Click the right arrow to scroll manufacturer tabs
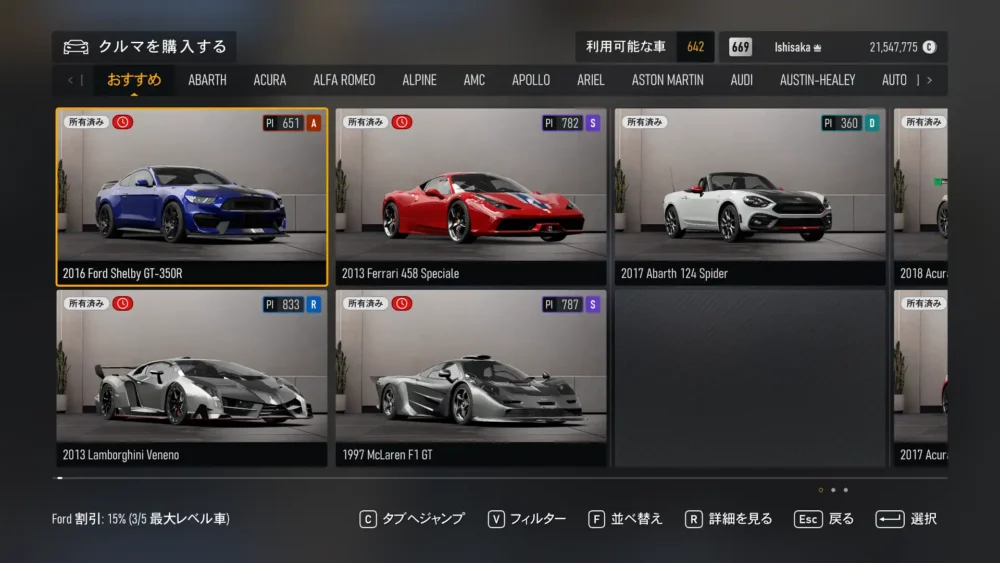 click(x=929, y=80)
